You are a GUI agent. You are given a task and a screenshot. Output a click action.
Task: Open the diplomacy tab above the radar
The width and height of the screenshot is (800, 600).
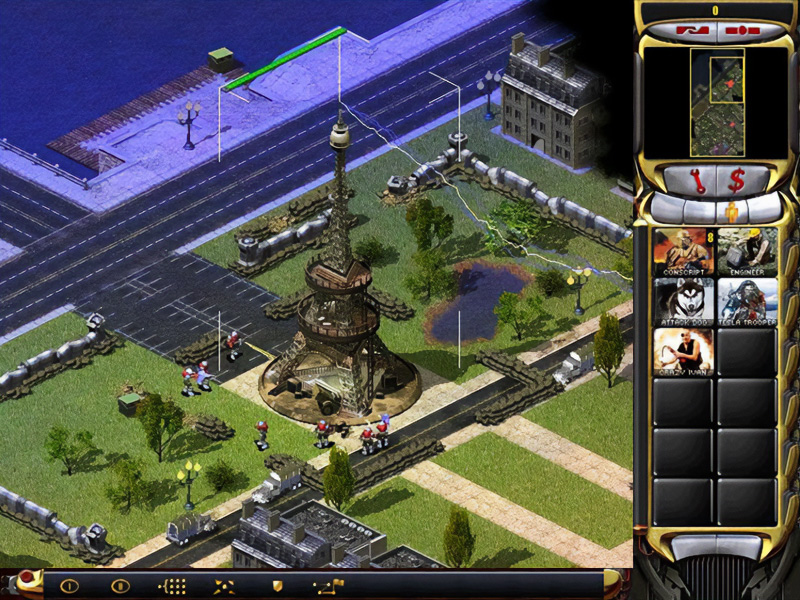[689, 30]
